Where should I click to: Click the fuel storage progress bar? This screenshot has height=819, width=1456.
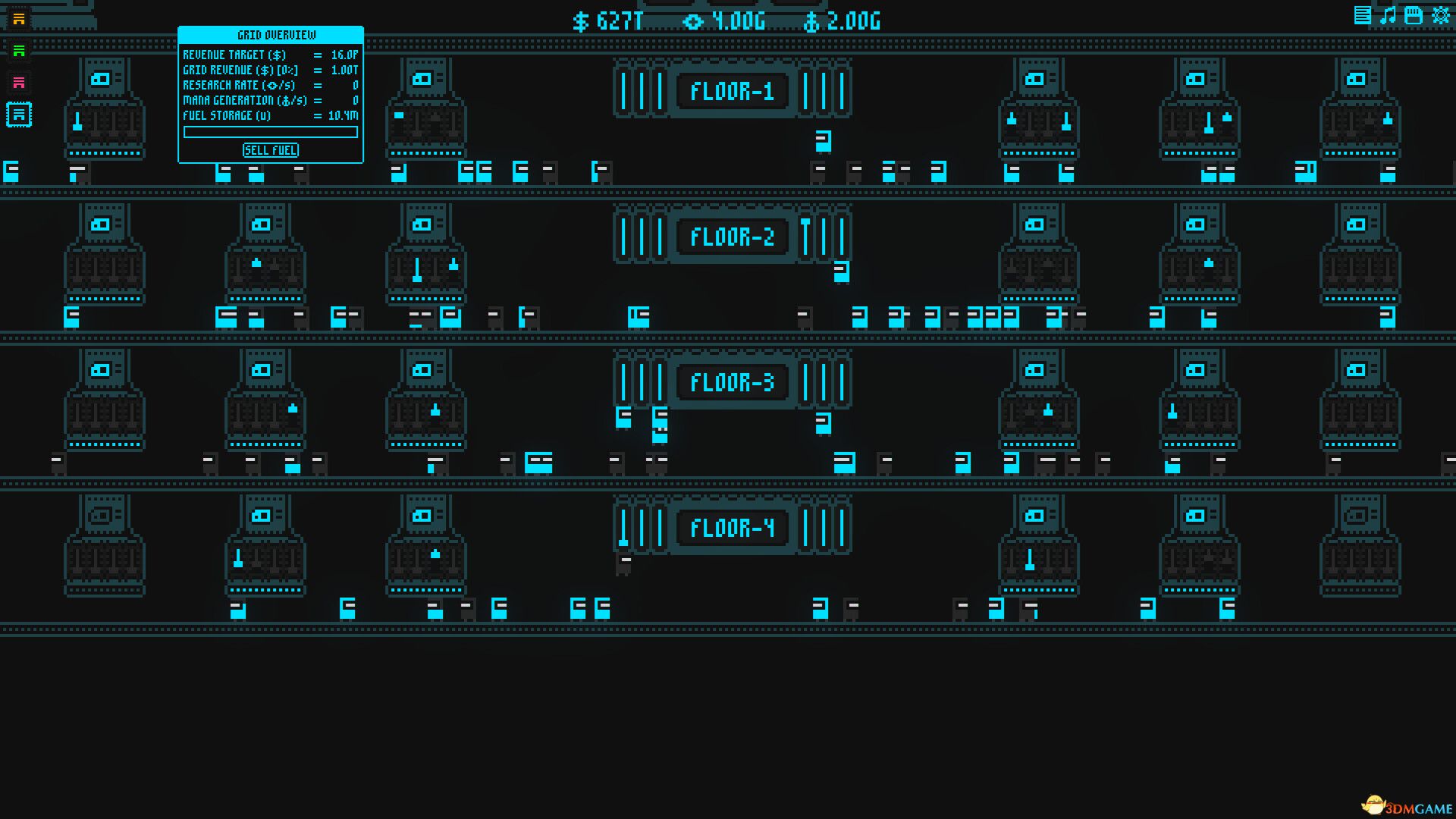[x=270, y=132]
